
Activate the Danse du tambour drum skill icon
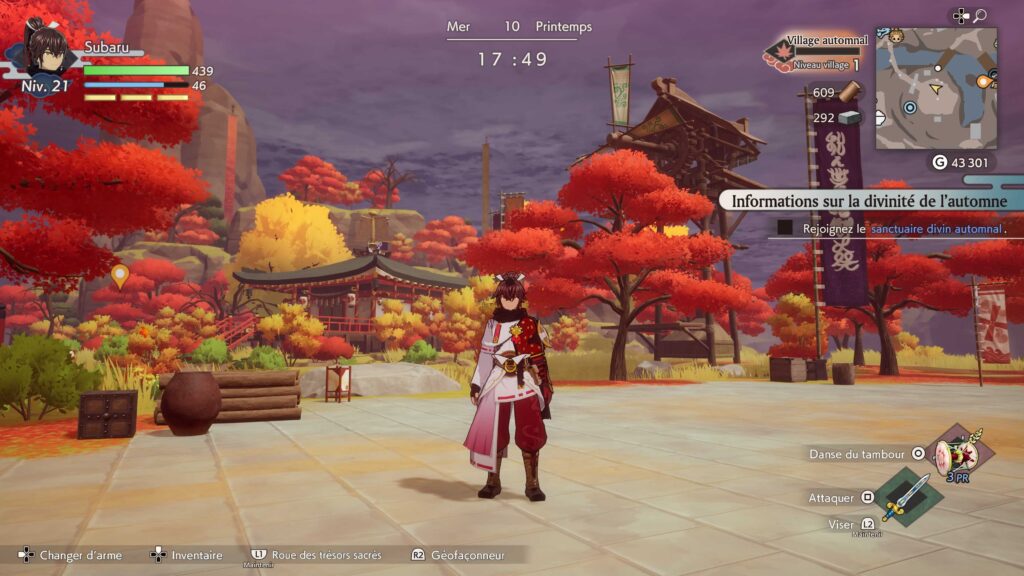pos(958,454)
